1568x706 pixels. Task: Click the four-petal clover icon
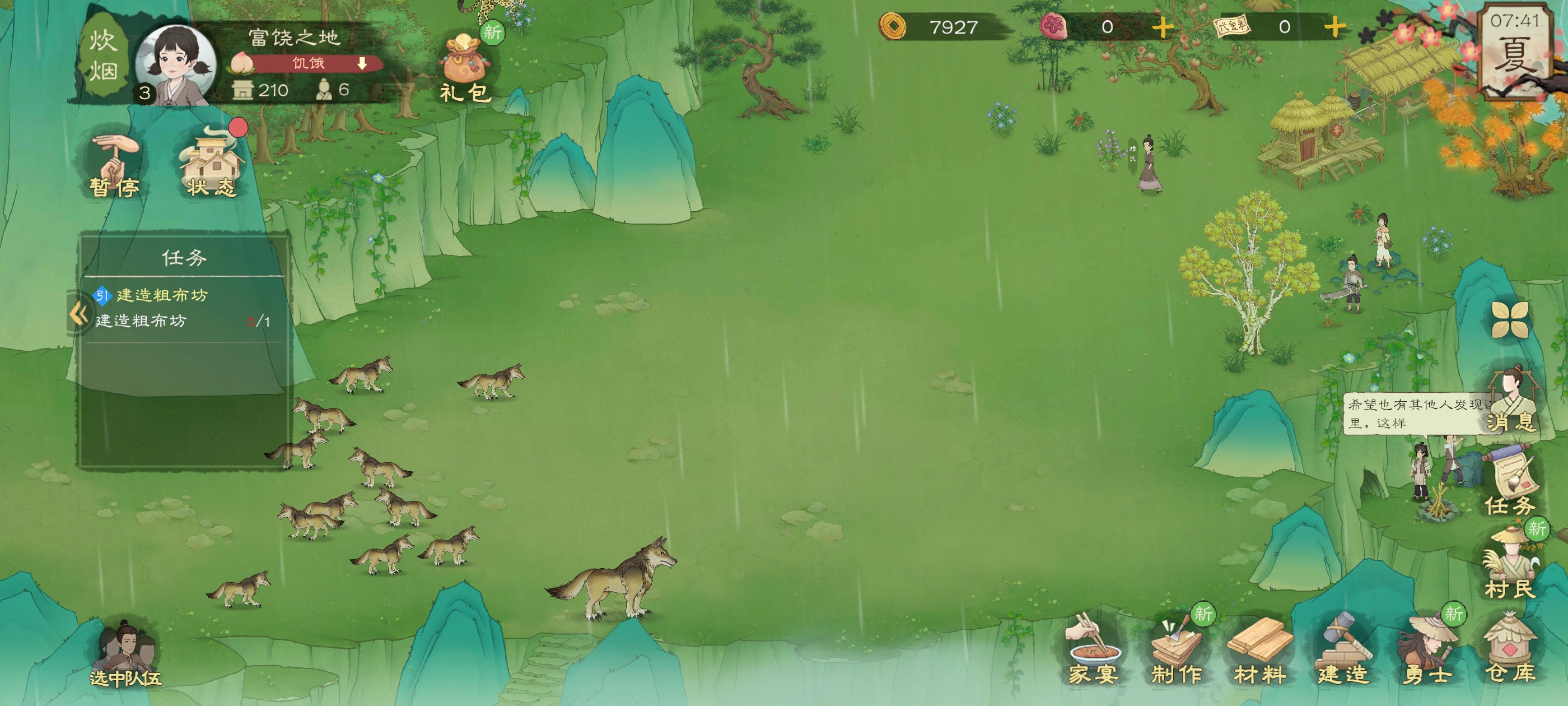1510,319
